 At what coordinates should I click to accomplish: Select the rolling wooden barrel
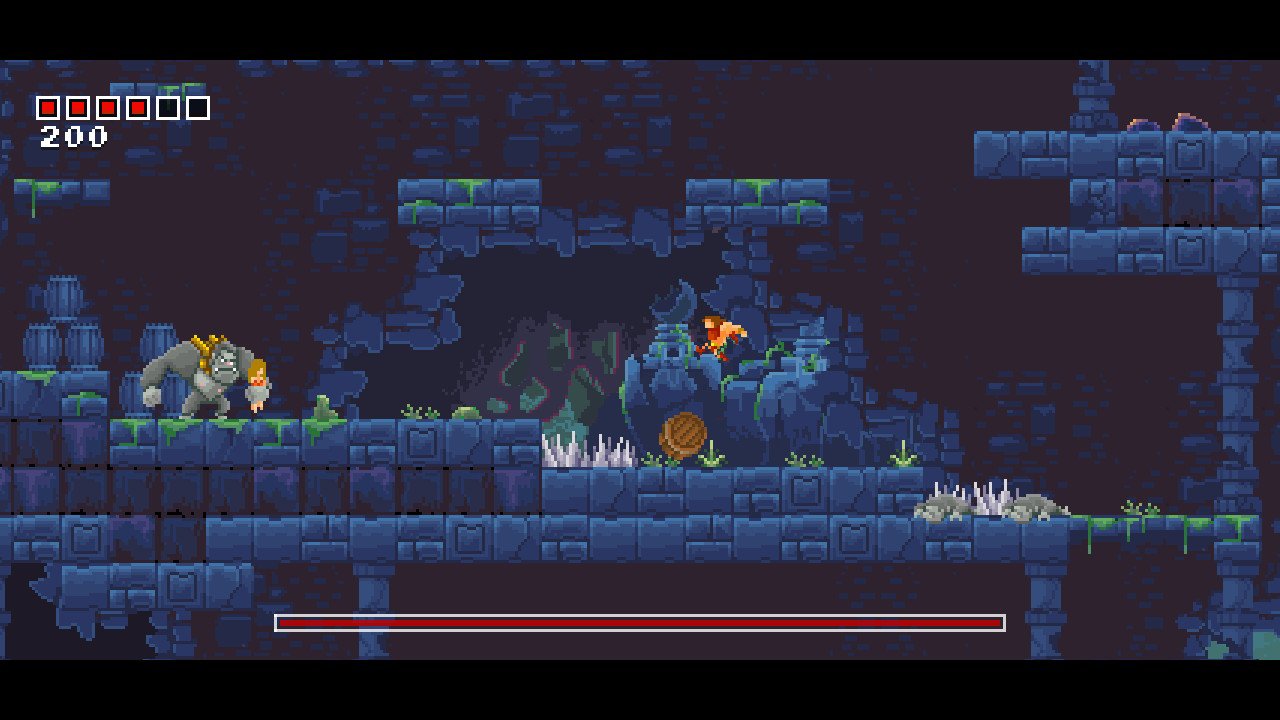(683, 434)
